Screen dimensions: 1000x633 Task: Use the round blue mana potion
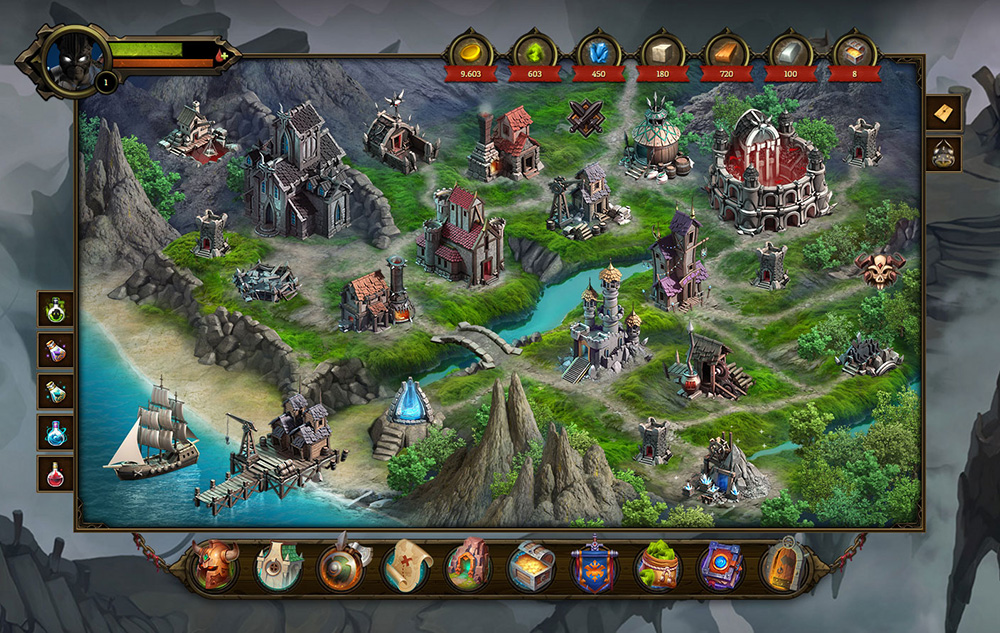point(56,433)
